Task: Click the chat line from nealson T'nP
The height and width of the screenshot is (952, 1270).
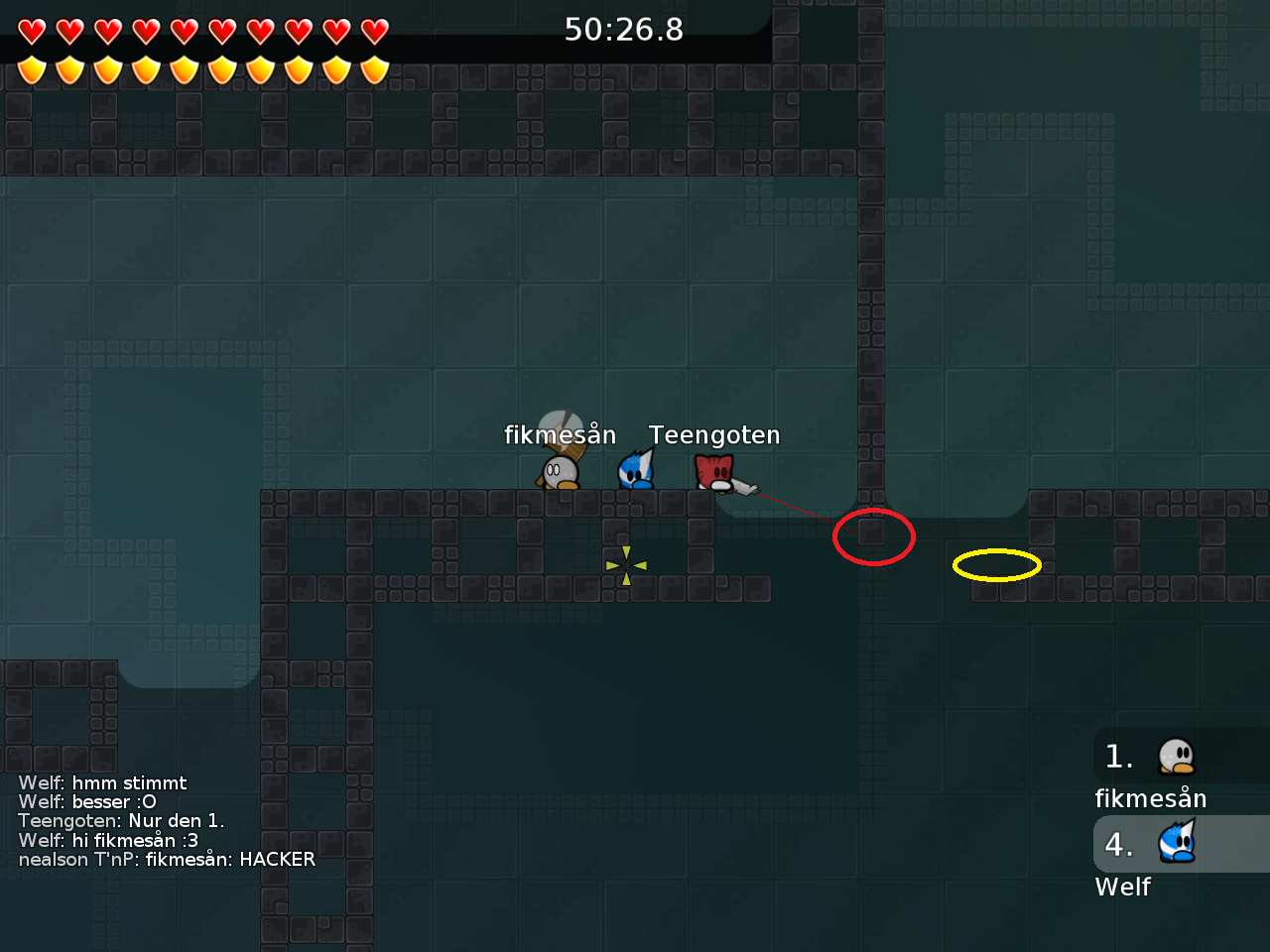Action: click(x=167, y=860)
